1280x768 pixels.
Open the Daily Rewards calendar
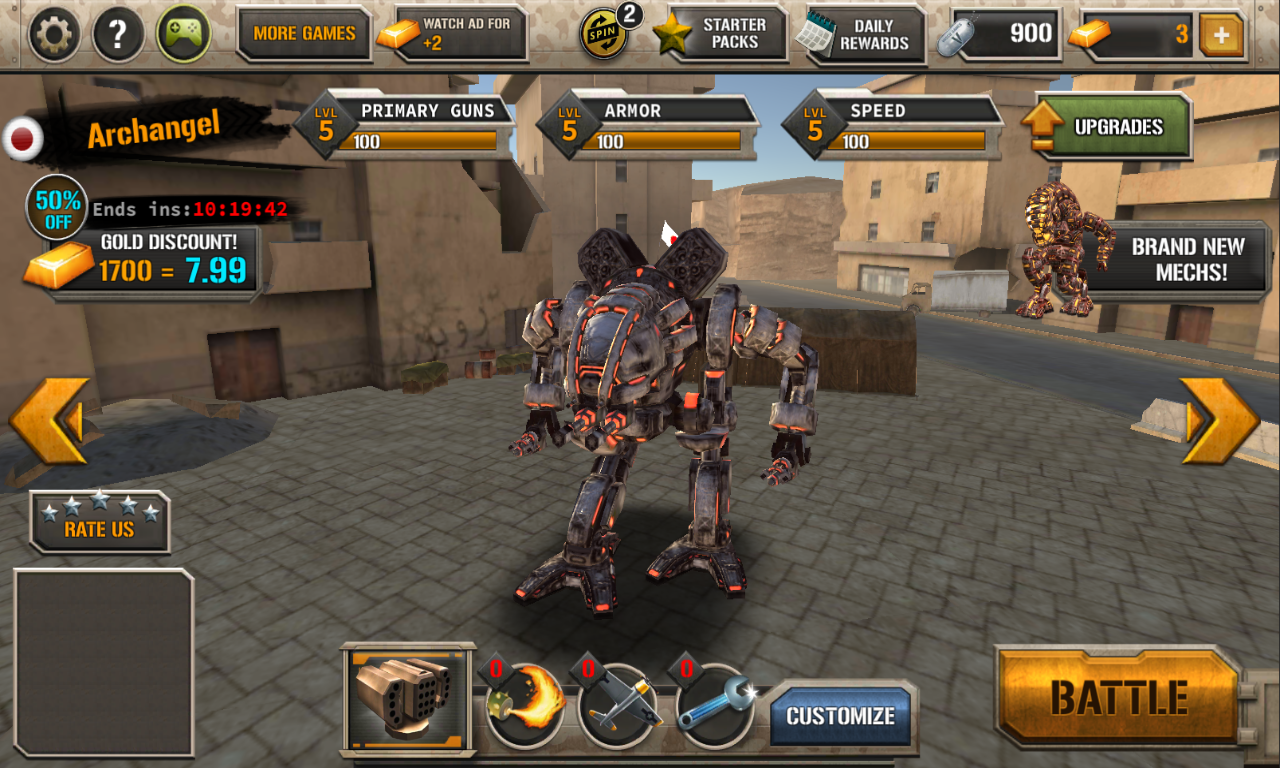click(x=862, y=33)
